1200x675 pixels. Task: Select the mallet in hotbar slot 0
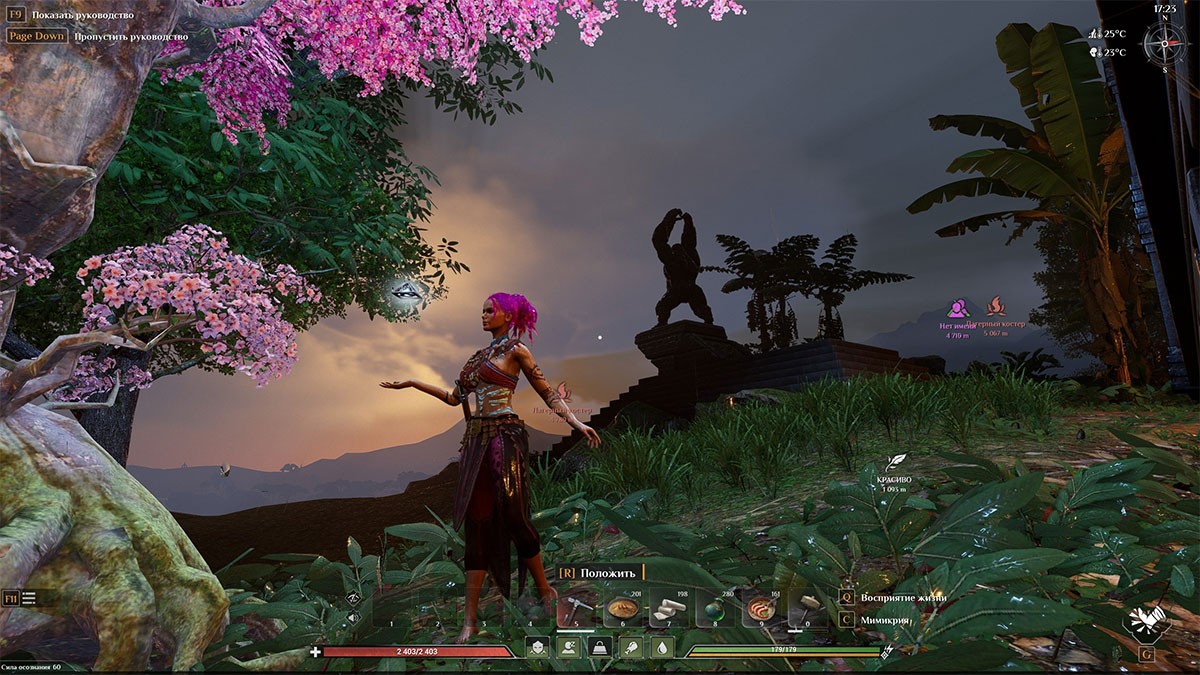tap(807, 608)
